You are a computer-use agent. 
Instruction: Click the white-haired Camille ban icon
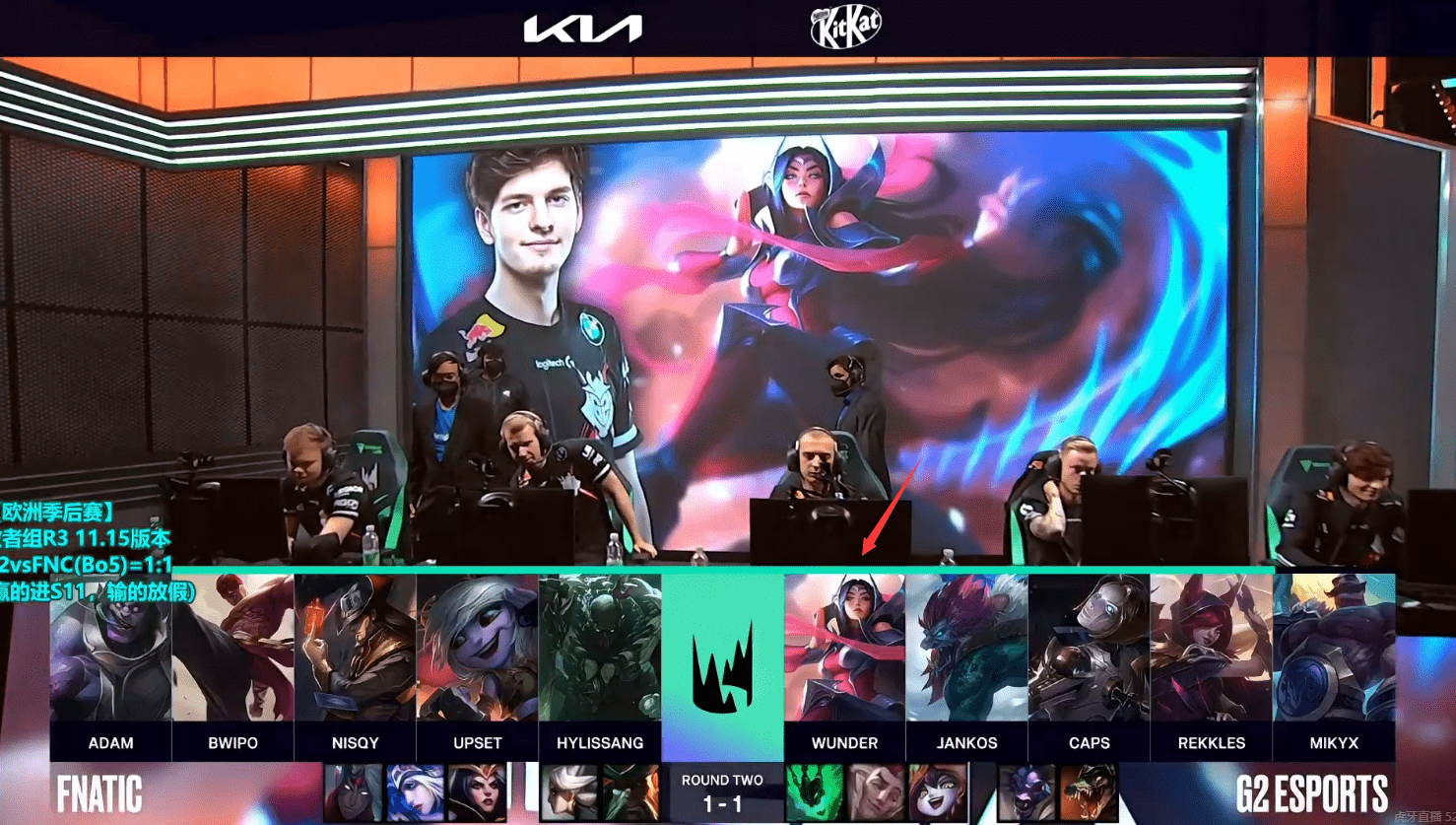coord(569,792)
